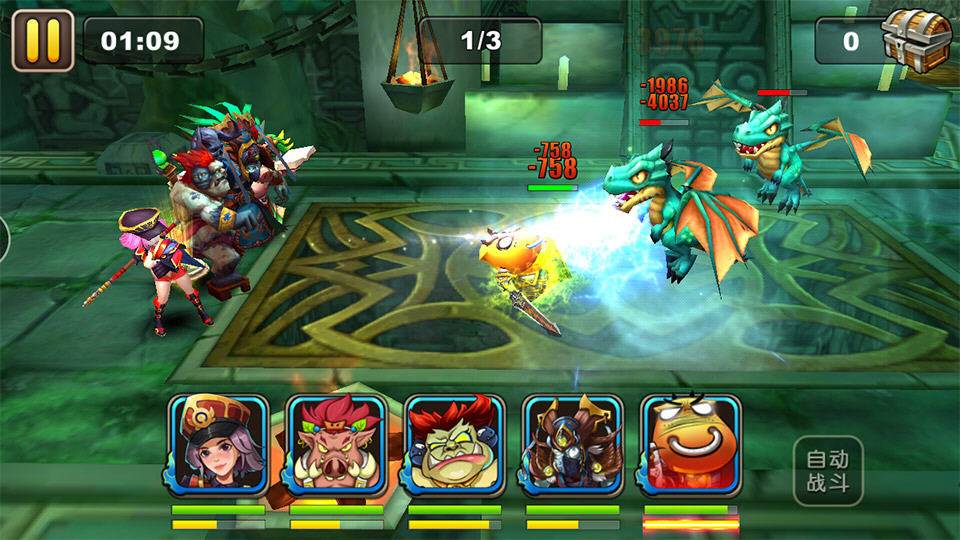
Task: Tap the armored horned knight portrait
Action: pyautogui.click(x=572, y=444)
